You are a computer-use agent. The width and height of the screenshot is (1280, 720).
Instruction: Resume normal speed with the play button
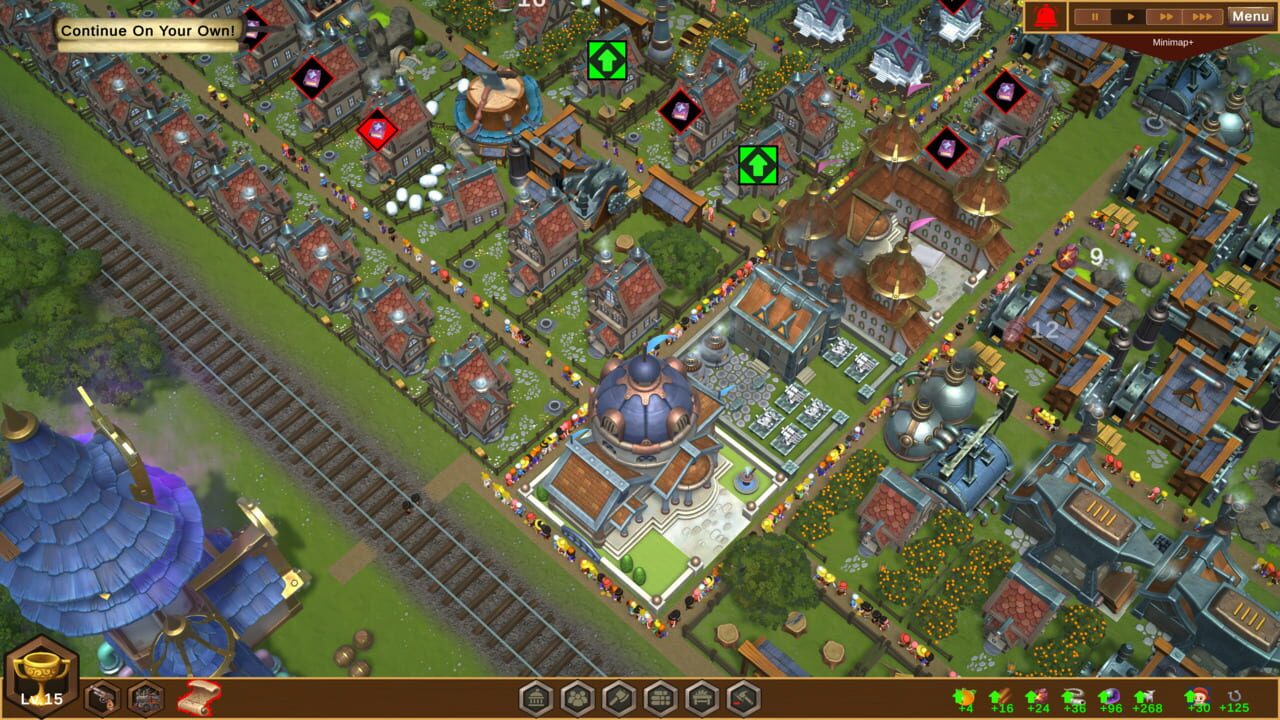(1129, 16)
